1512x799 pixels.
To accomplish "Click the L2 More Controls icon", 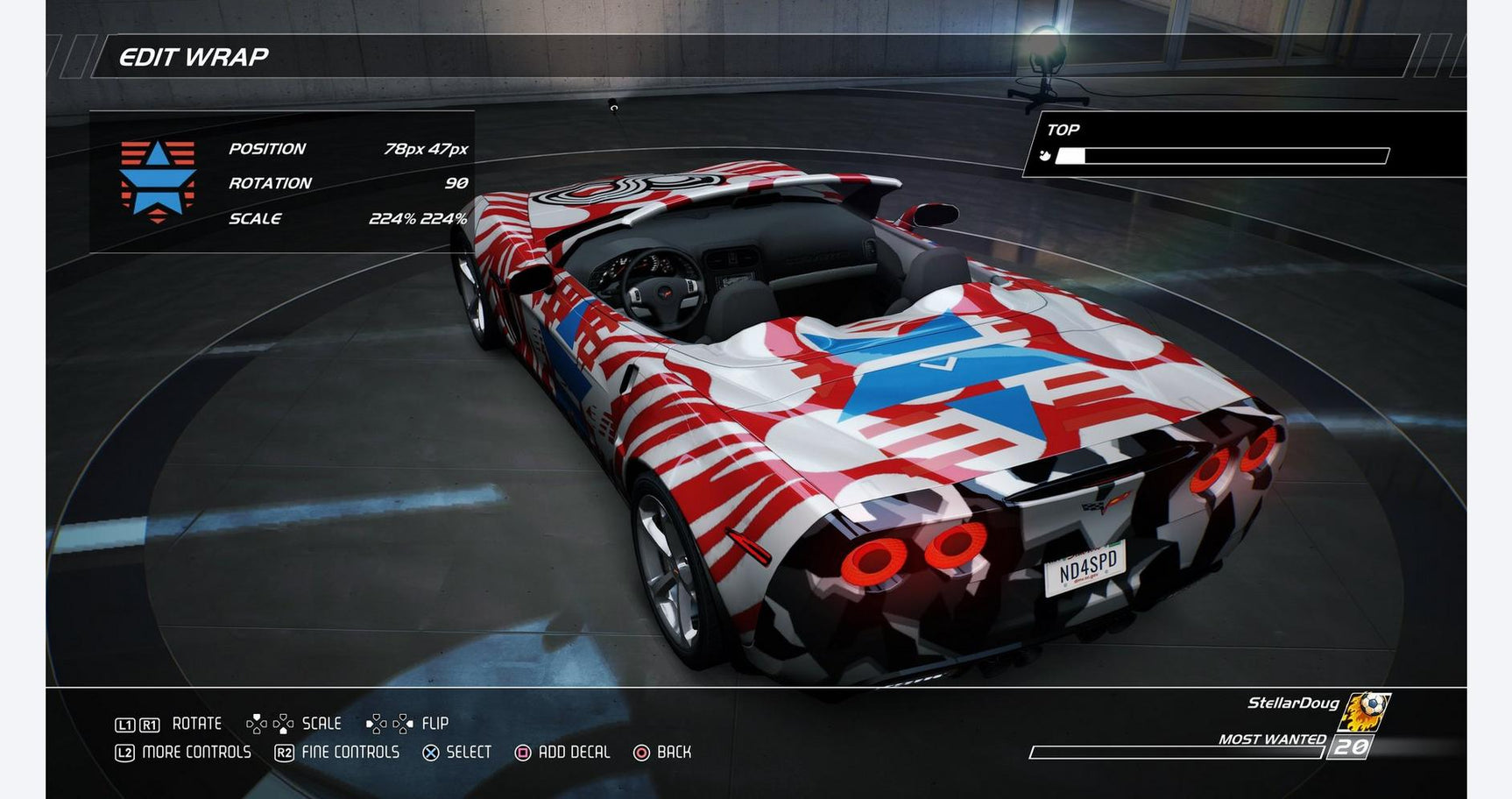I will [126, 752].
